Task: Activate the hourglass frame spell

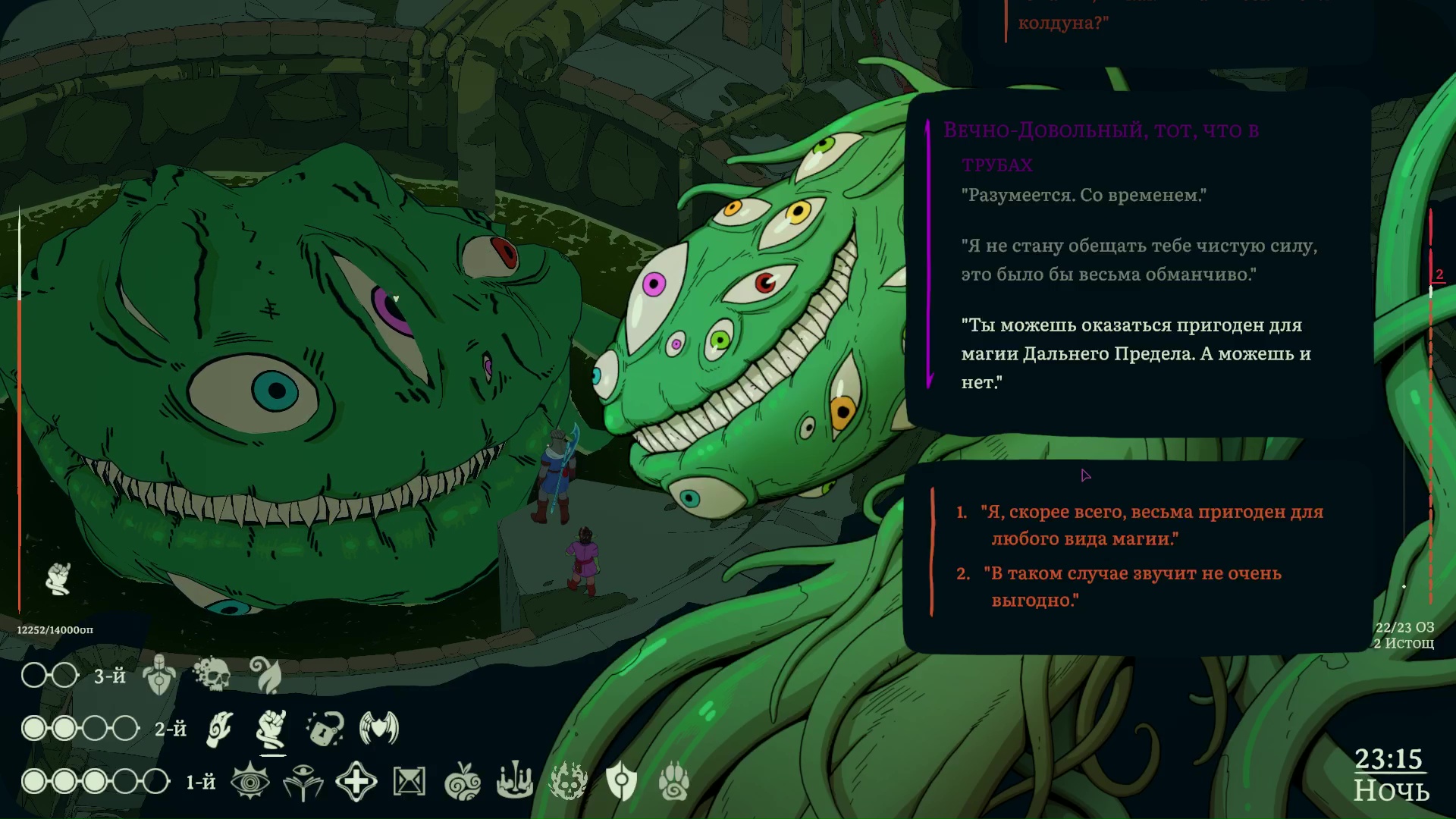Action: pyautogui.click(x=409, y=782)
